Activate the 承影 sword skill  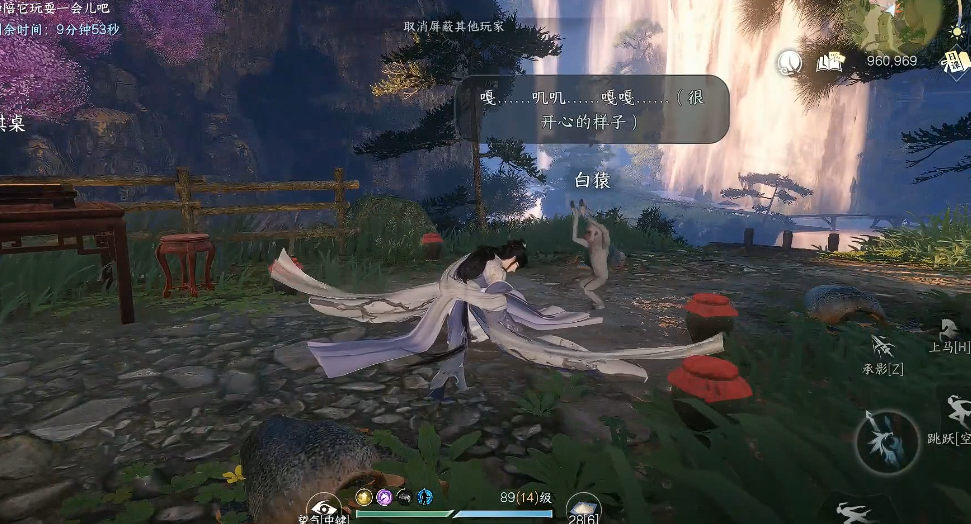point(884,349)
